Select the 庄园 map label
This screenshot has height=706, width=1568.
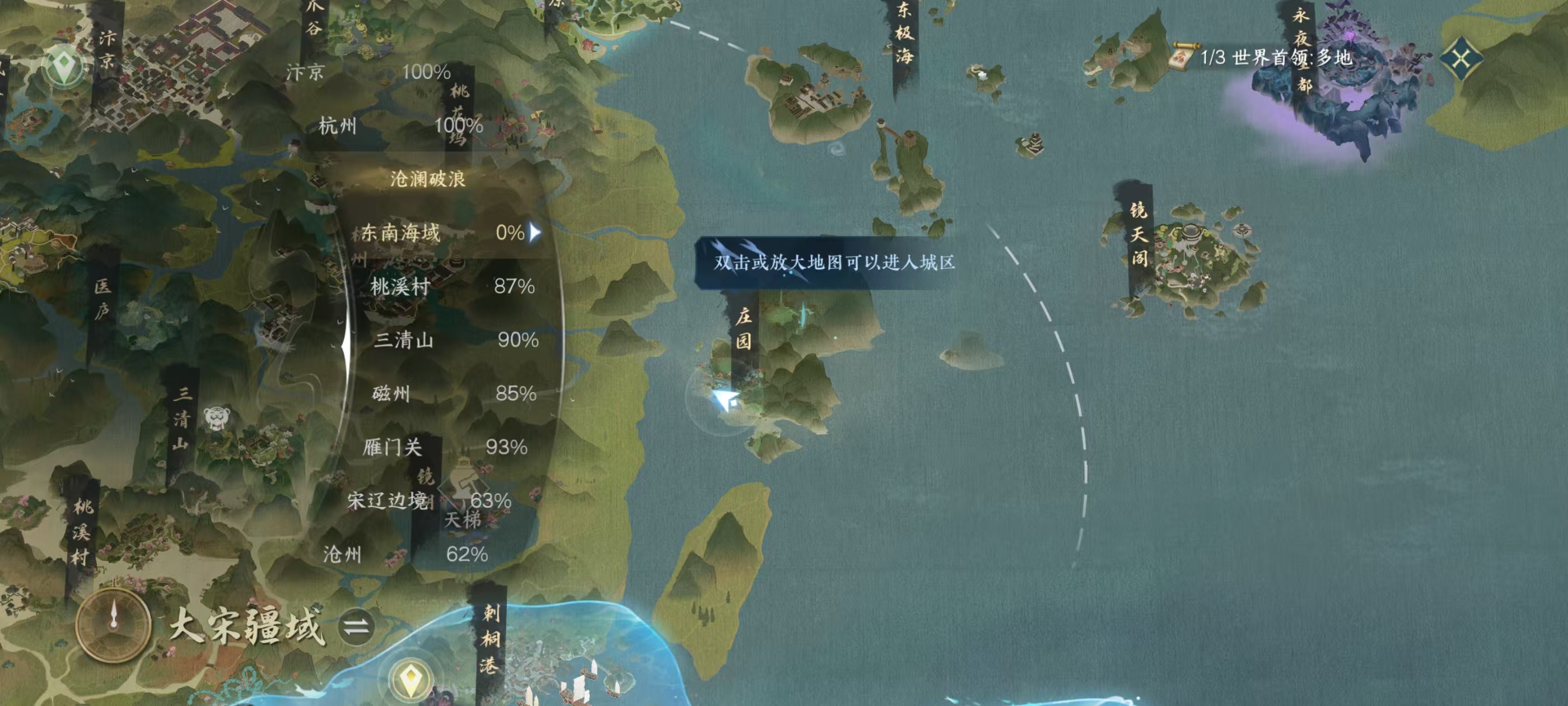coord(743,328)
